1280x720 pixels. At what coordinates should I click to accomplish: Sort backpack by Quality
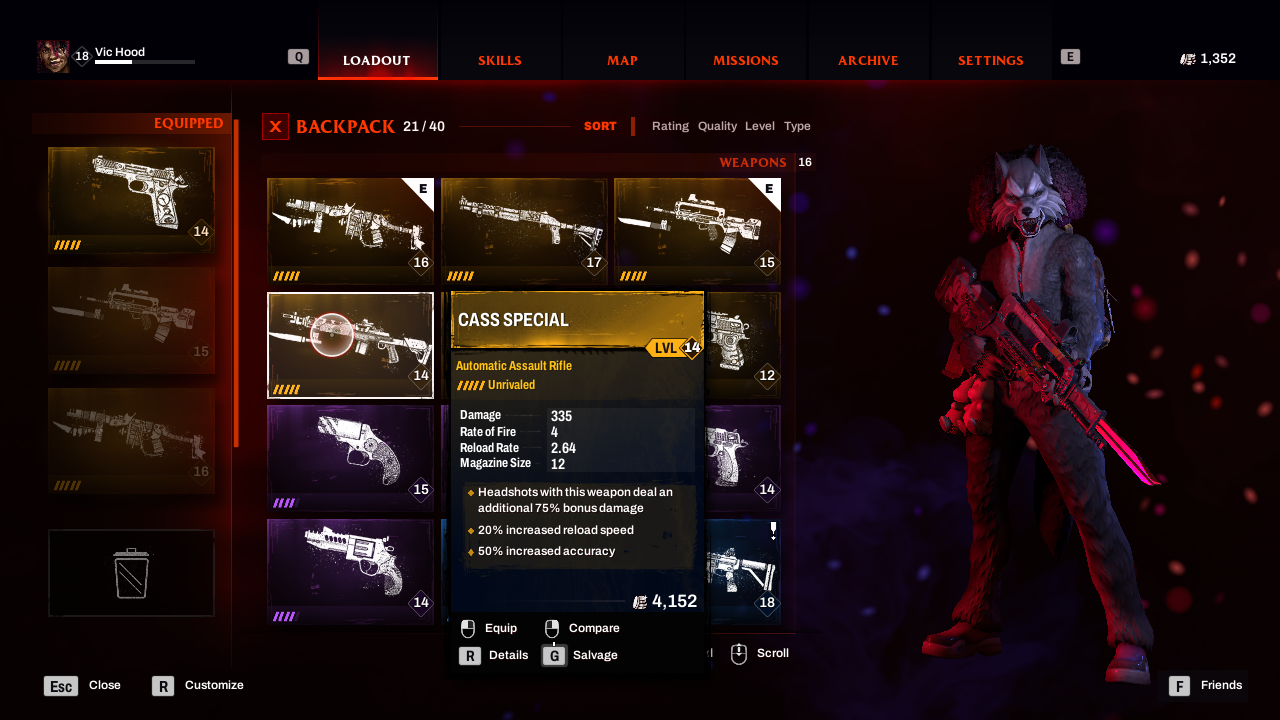pyautogui.click(x=717, y=126)
